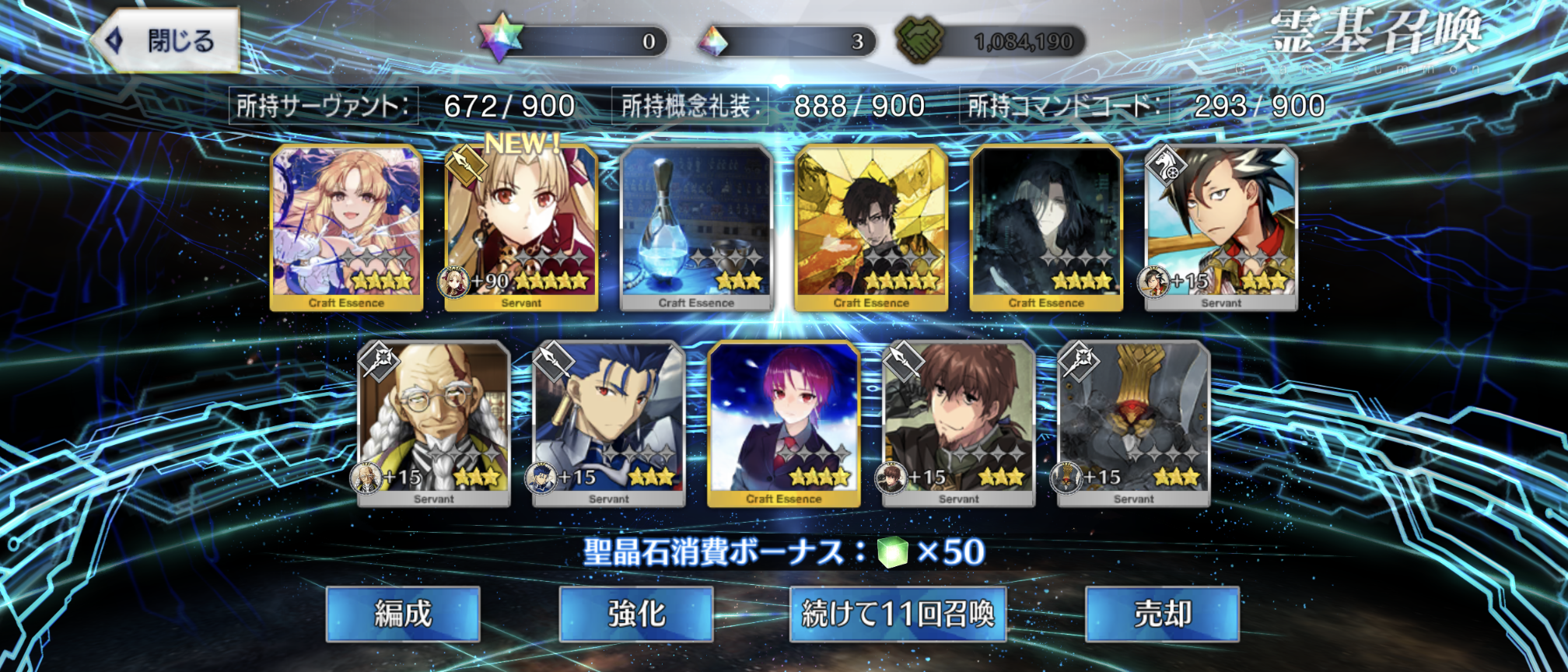View the NEW five-star blonde Lancer Servant card

pyautogui.click(x=521, y=227)
